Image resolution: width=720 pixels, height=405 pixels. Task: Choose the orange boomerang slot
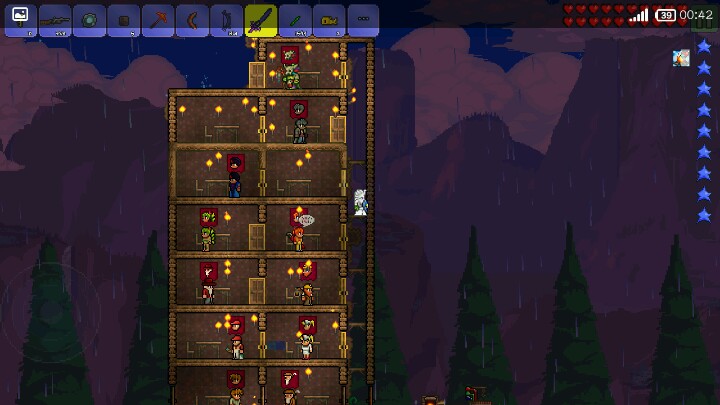pos(191,20)
